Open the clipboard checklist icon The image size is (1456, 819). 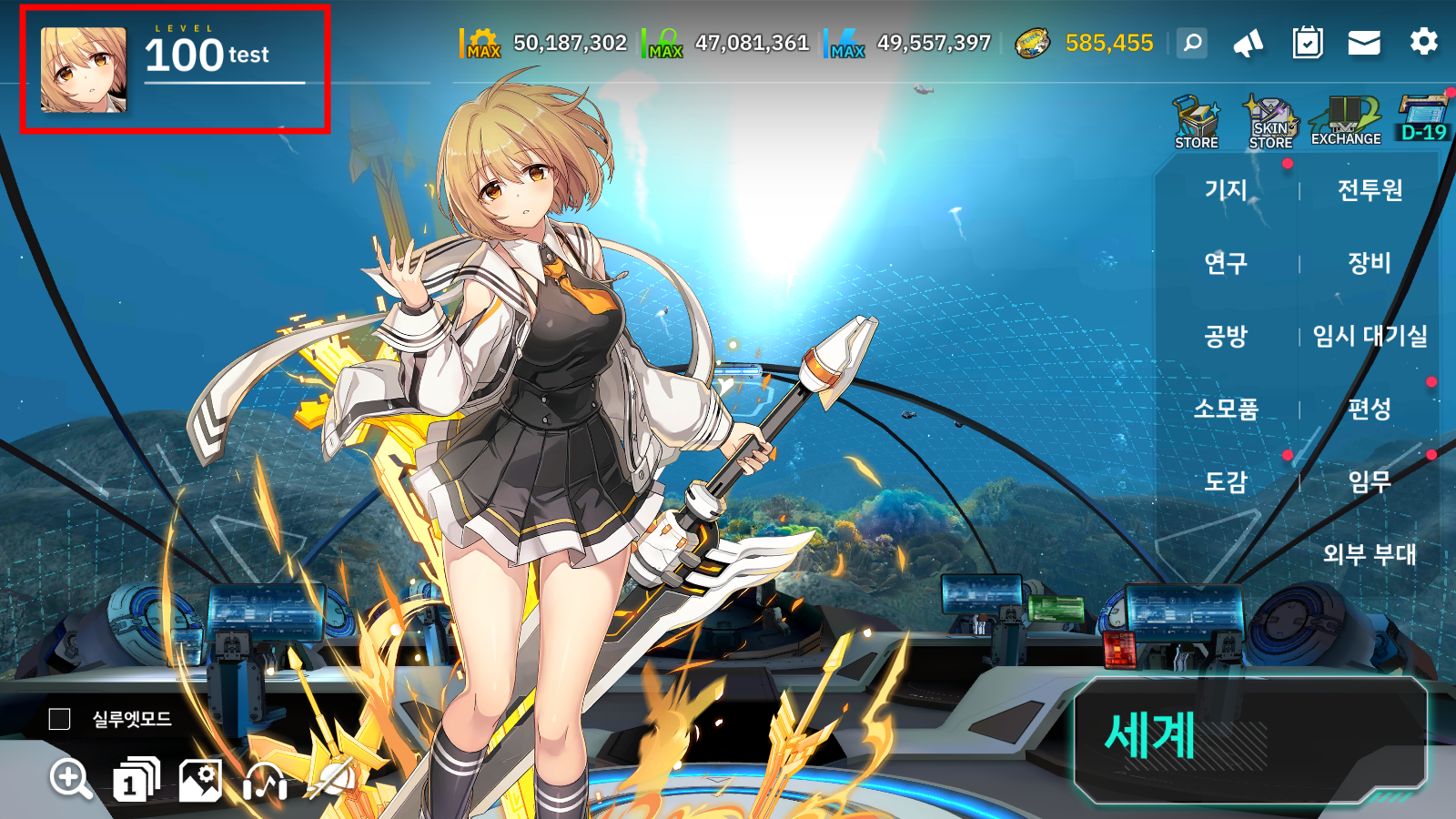pyautogui.click(x=1308, y=43)
